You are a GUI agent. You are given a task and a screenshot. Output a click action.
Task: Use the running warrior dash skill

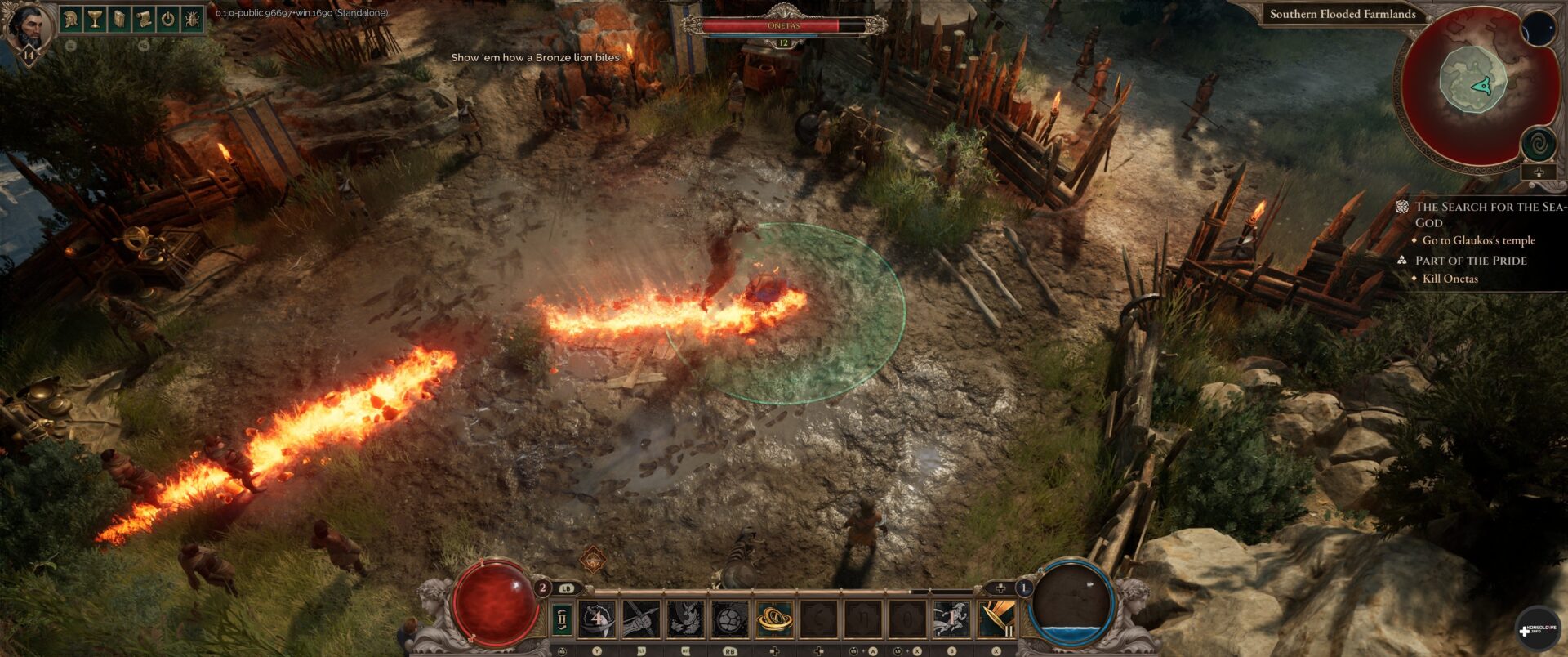950,619
